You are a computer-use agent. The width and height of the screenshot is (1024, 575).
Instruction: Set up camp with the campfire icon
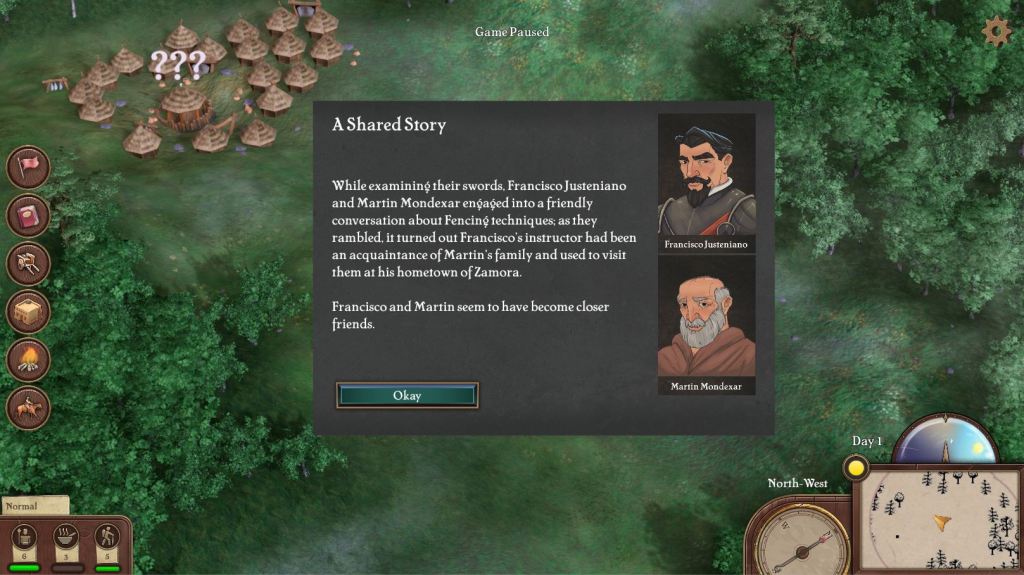click(29, 359)
